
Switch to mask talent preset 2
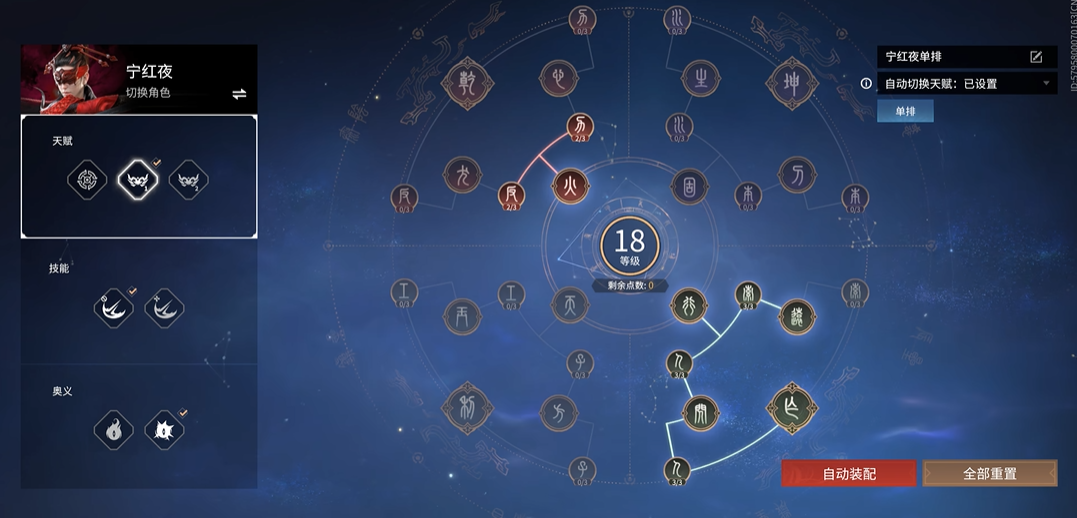pyautogui.click(x=188, y=181)
